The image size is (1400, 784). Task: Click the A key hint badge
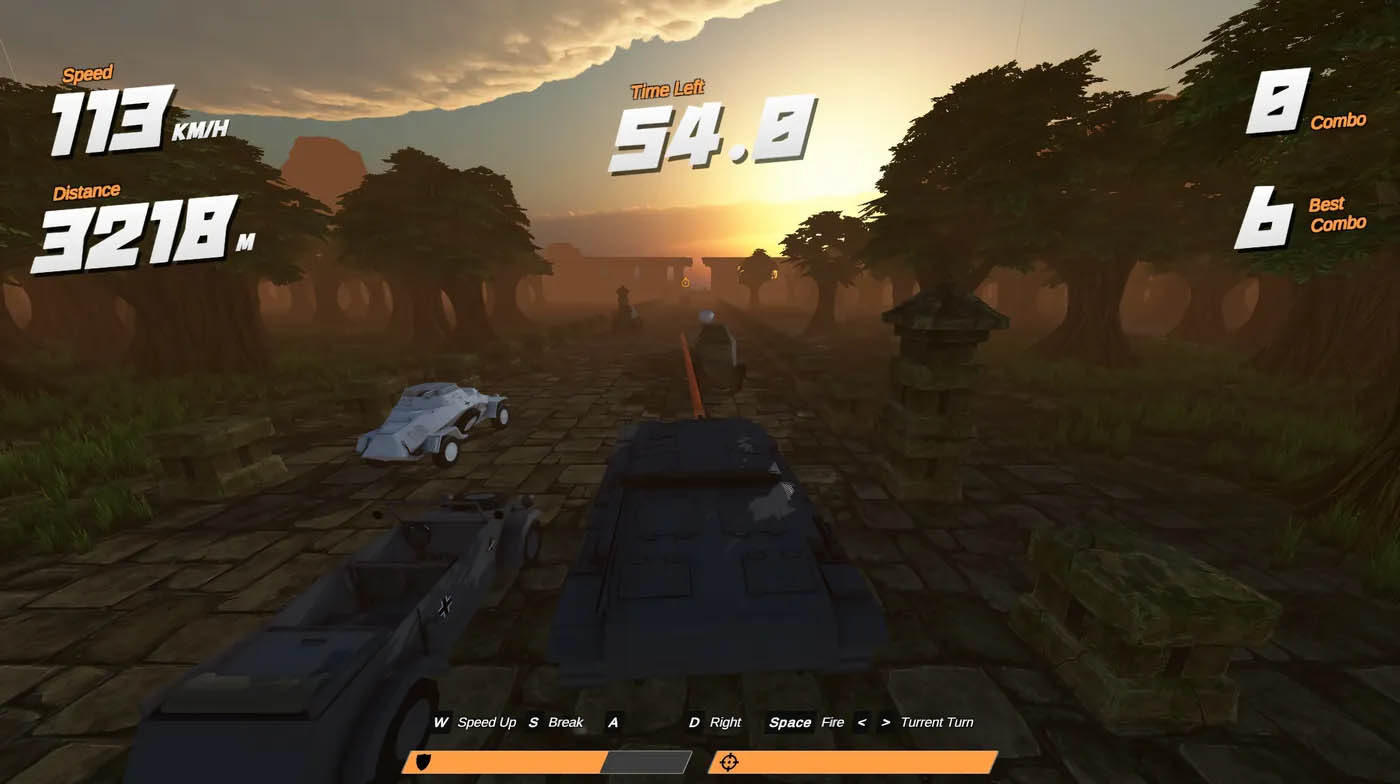(614, 722)
